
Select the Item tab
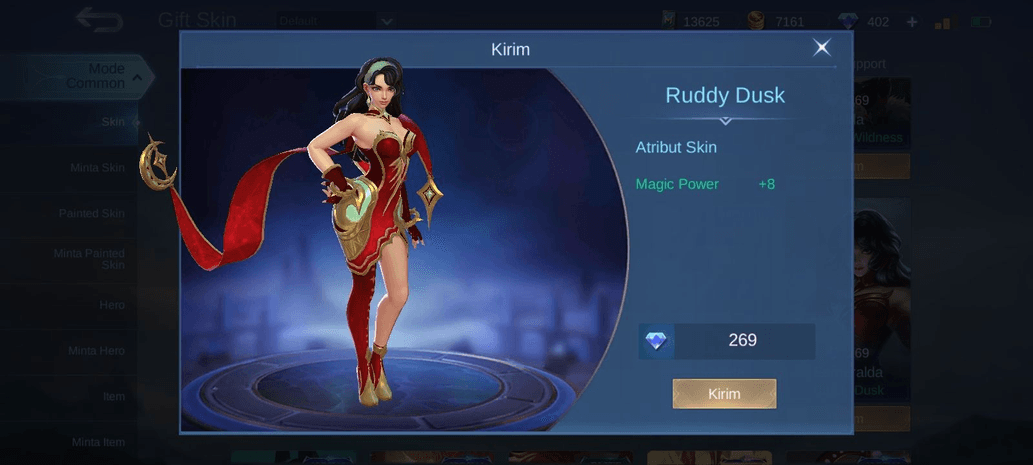pos(113,396)
